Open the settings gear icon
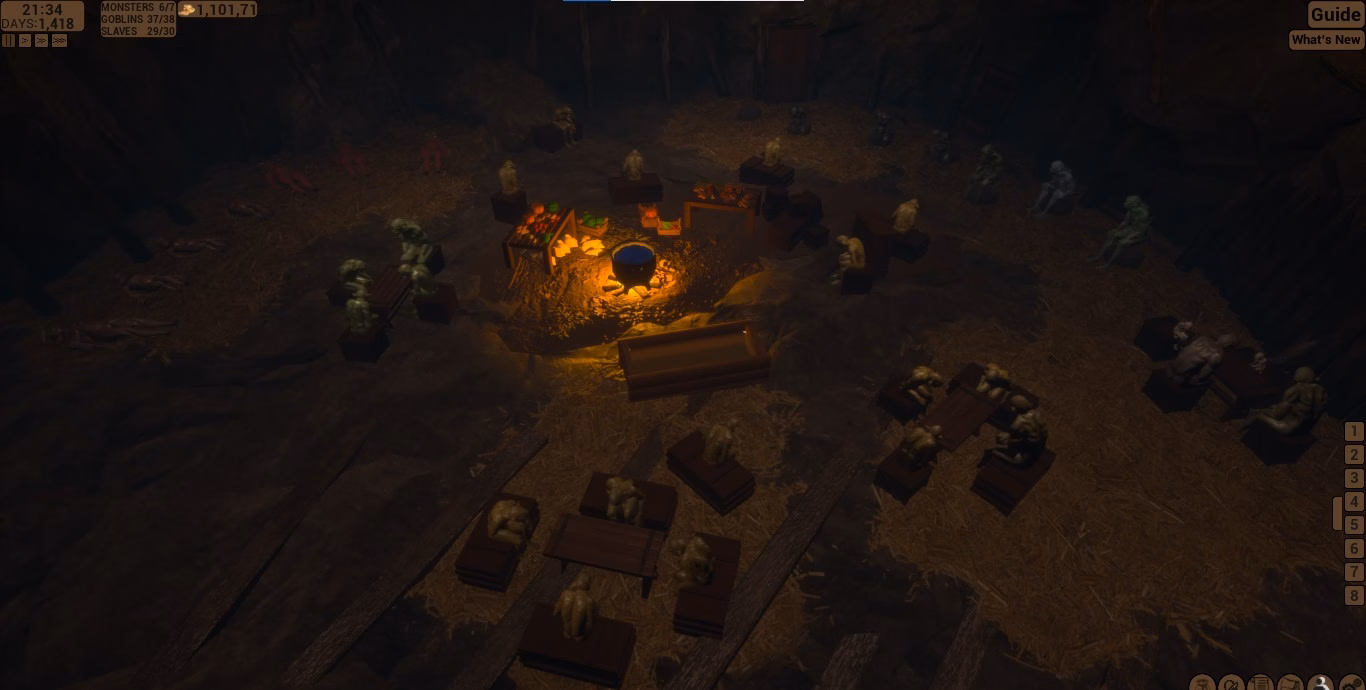Screen dimensions: 1366x690 click(1351, 684)
